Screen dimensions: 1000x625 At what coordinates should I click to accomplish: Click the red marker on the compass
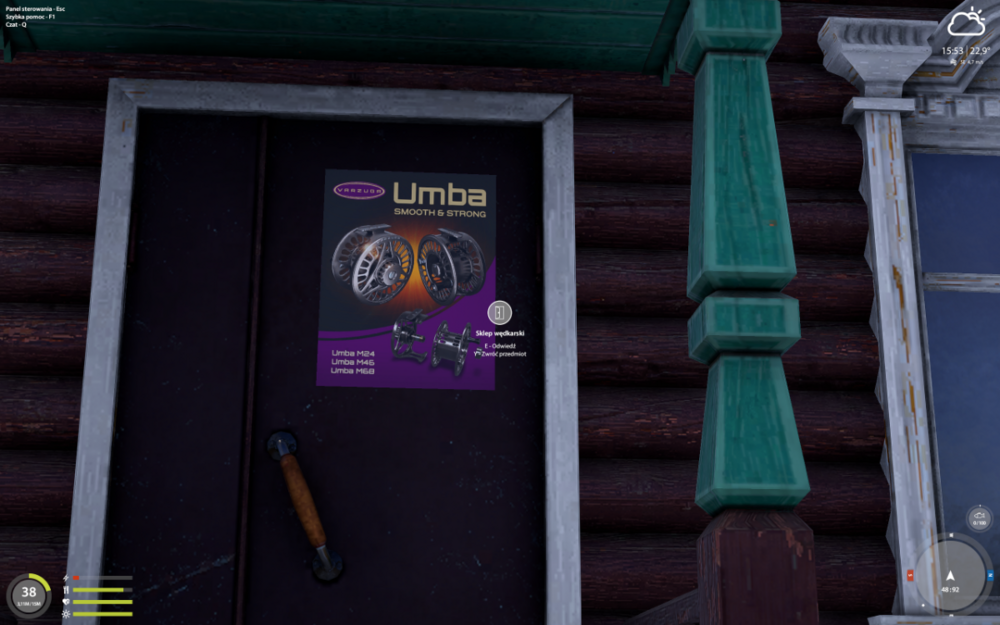[x=909, y=577]
